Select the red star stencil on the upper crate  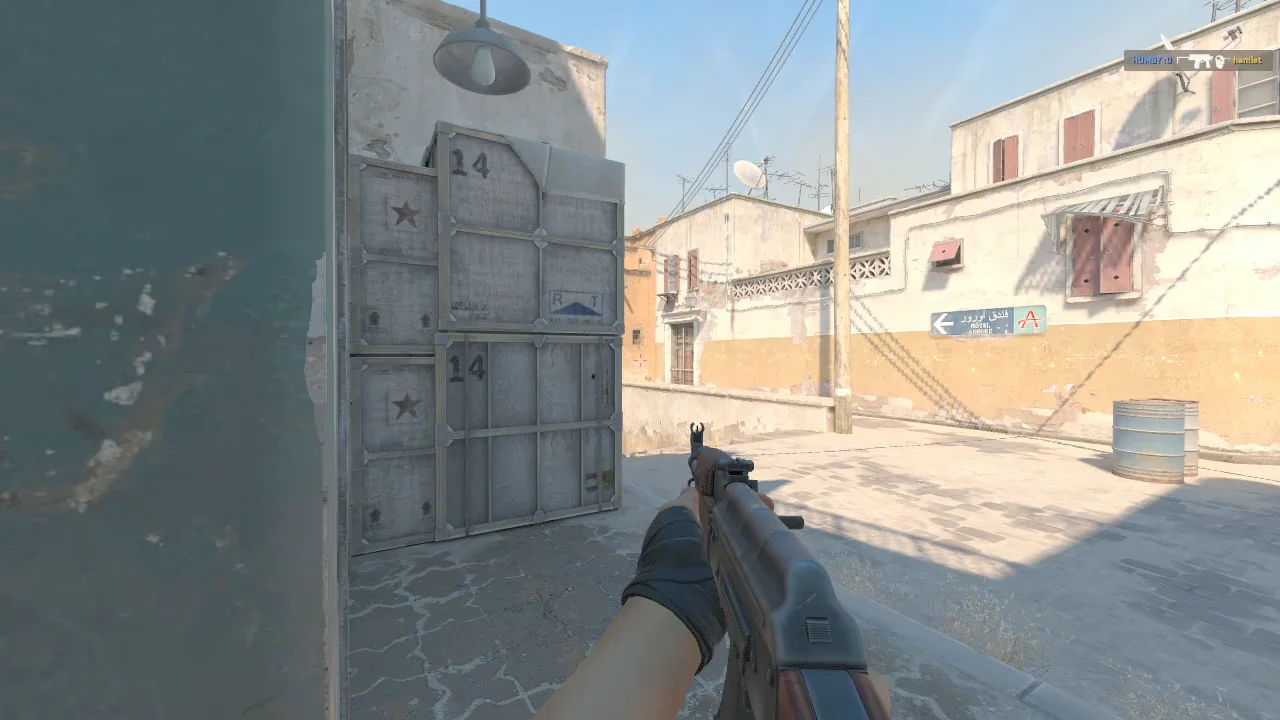coord(406,213)
